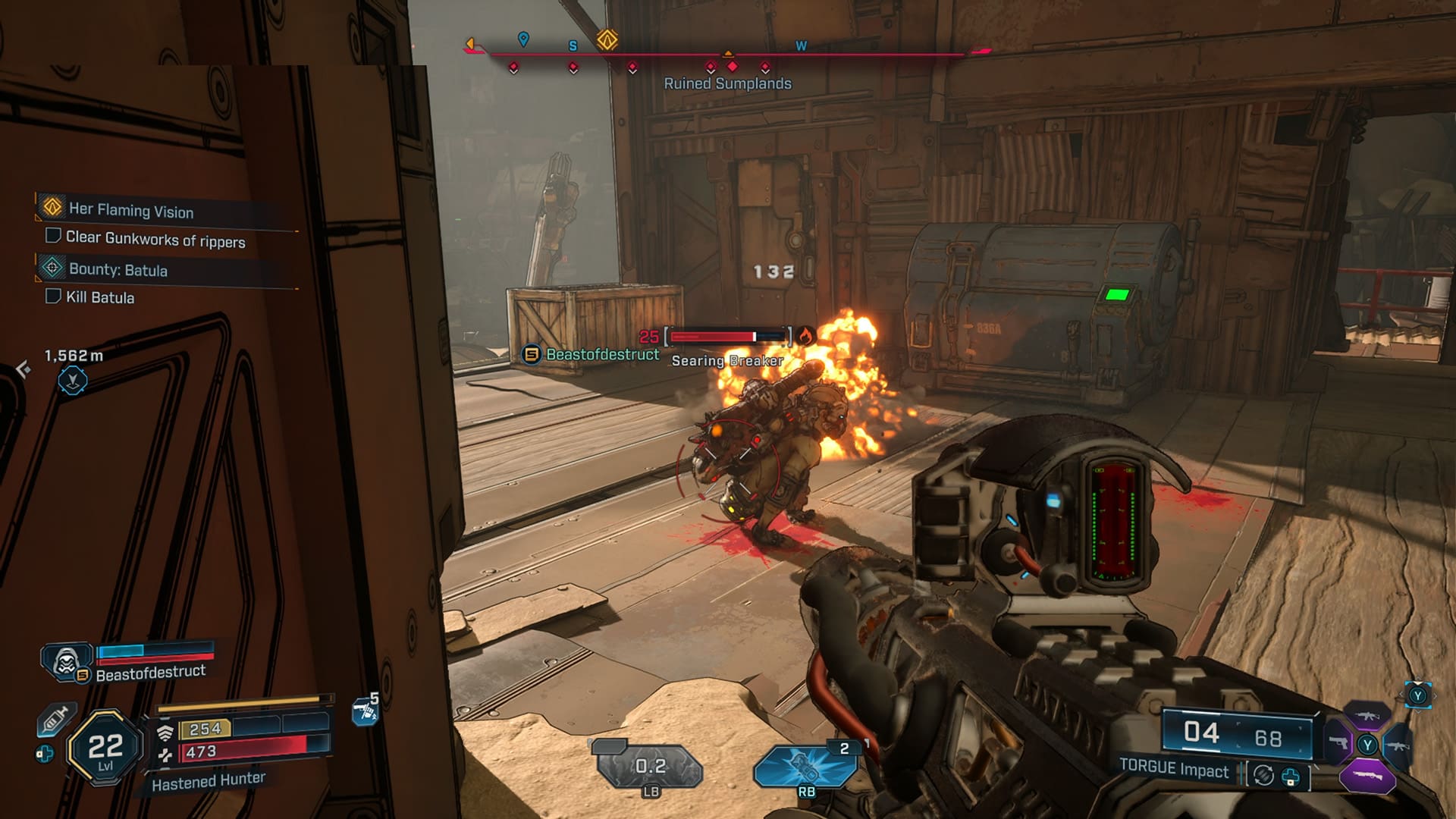Click the yellow experience progress bar
Screen dimensions: 1456x819
point(239,704)
